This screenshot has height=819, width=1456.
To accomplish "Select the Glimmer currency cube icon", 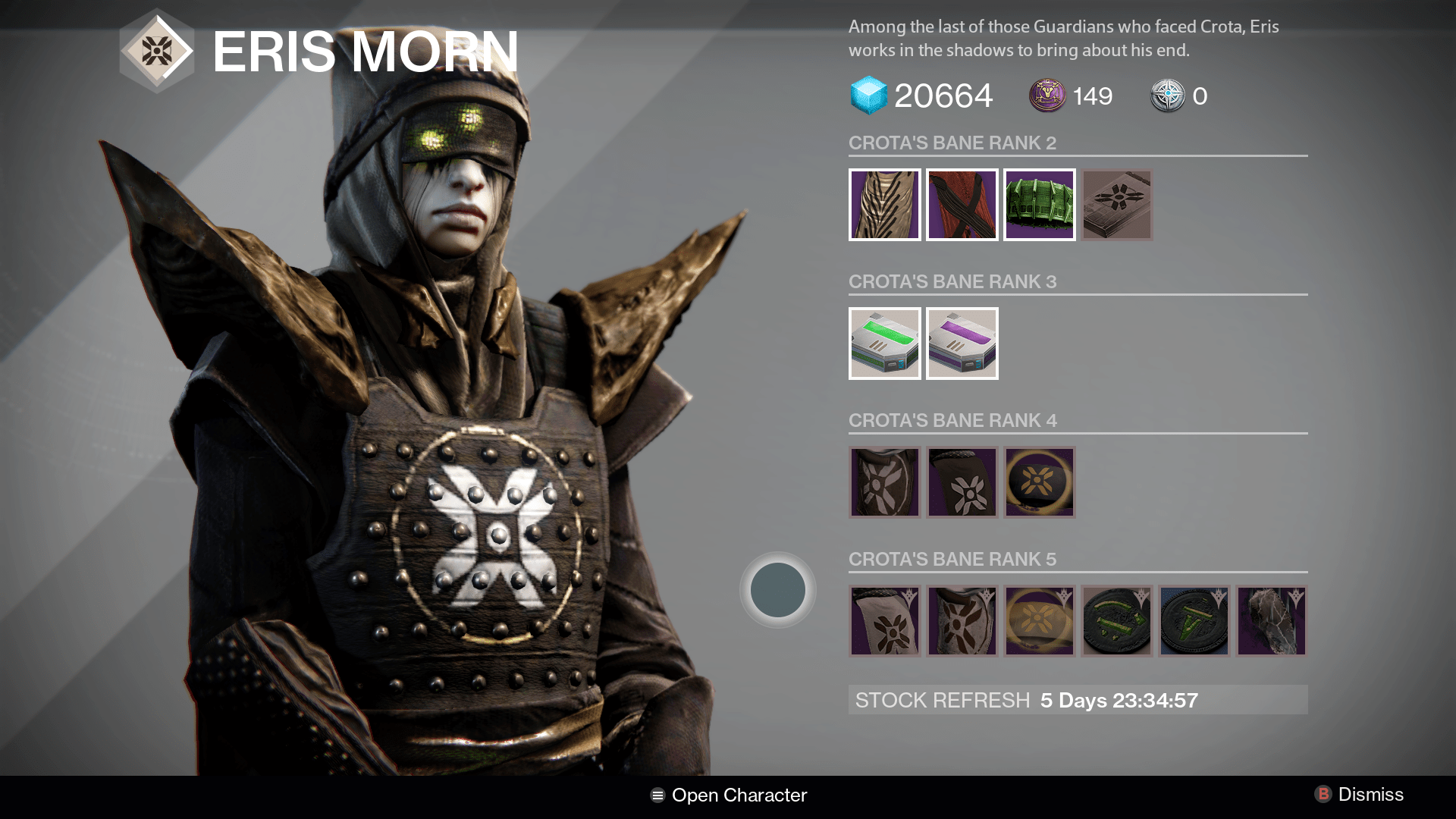I will (x=869, y=96).
